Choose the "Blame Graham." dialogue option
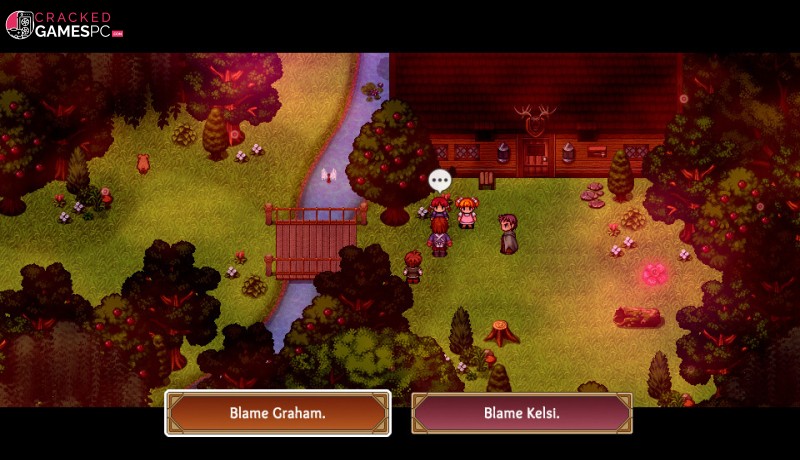 click(277, 413)
